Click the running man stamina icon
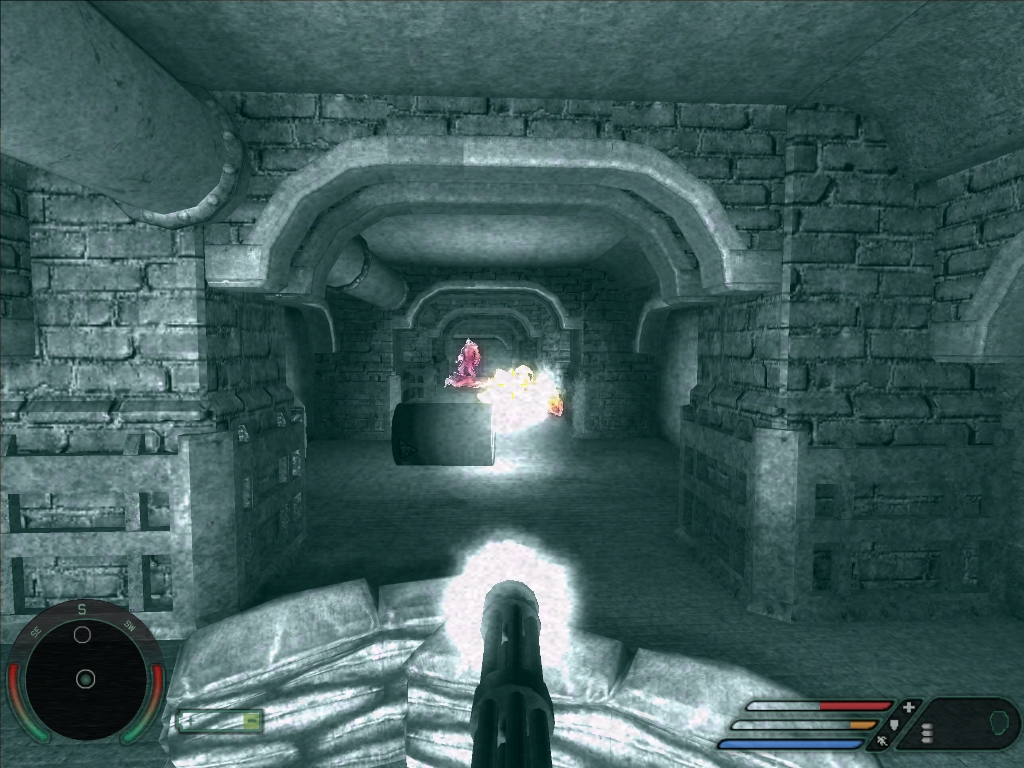This screenshot has width=1024, height=768. point(882,742)
